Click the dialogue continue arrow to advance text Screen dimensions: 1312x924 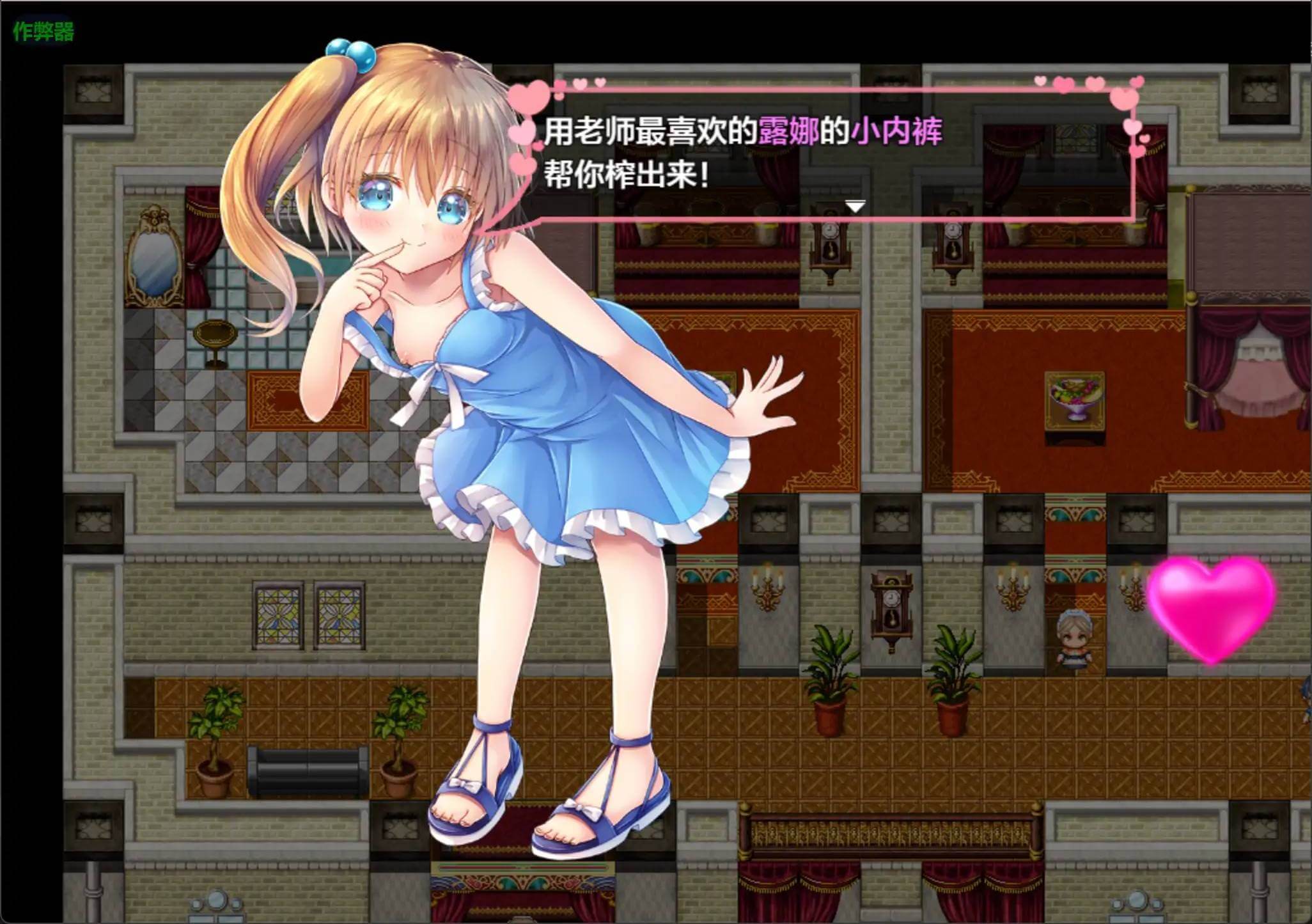click(855, 206)
